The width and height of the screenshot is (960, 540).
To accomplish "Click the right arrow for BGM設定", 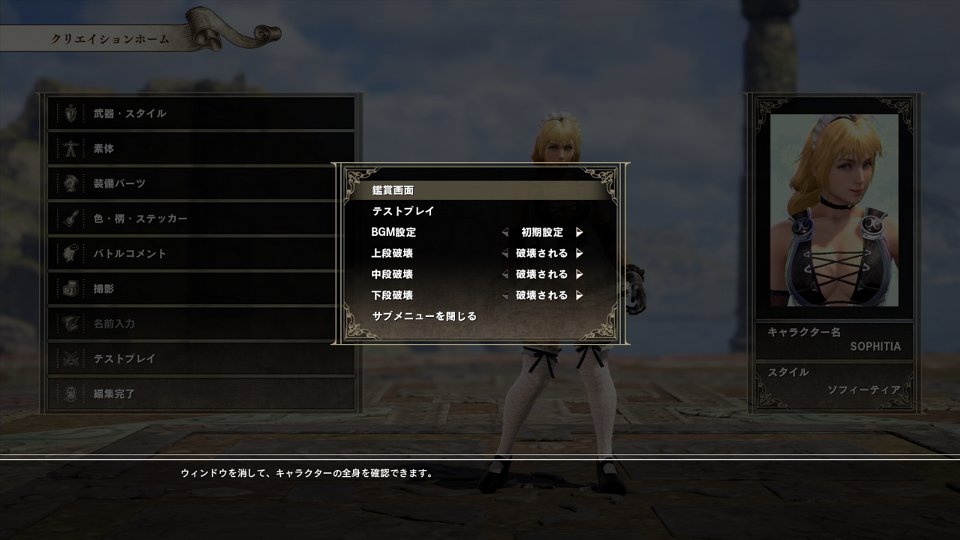I will pyautogui.click(x=579, y=232).
